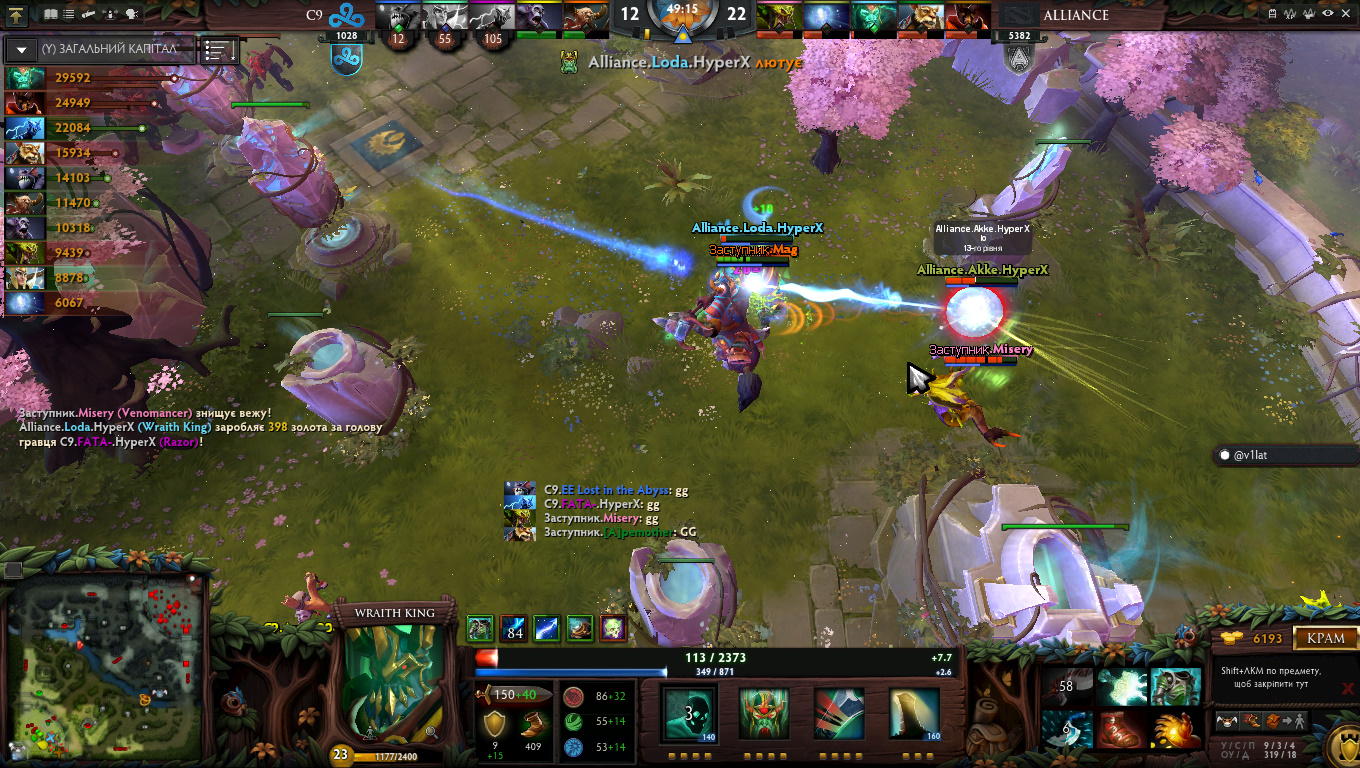Toggle the list view button beside net worth
This screenshot has width=1360, height=768.
(220, 50)
